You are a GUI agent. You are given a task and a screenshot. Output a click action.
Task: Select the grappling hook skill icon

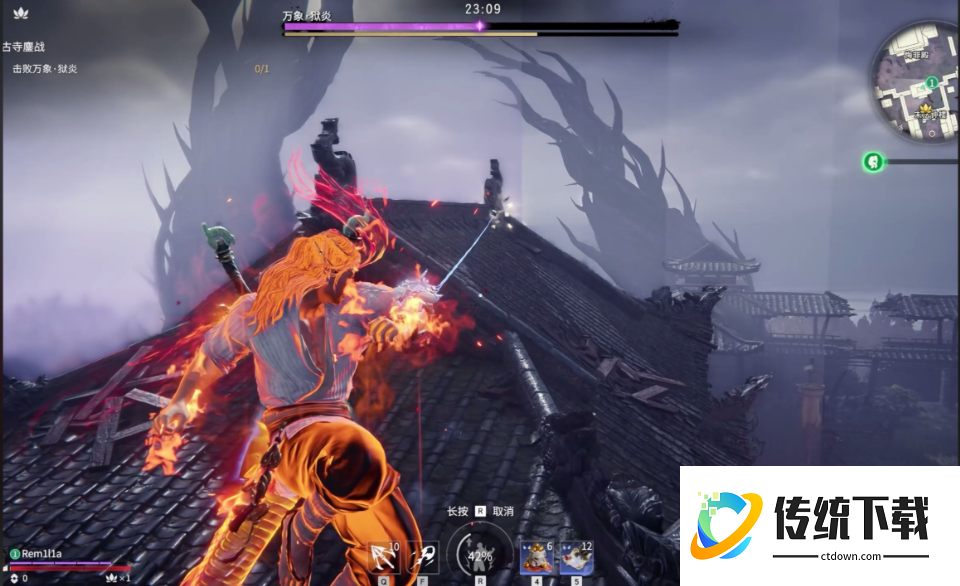pos(385,557)
